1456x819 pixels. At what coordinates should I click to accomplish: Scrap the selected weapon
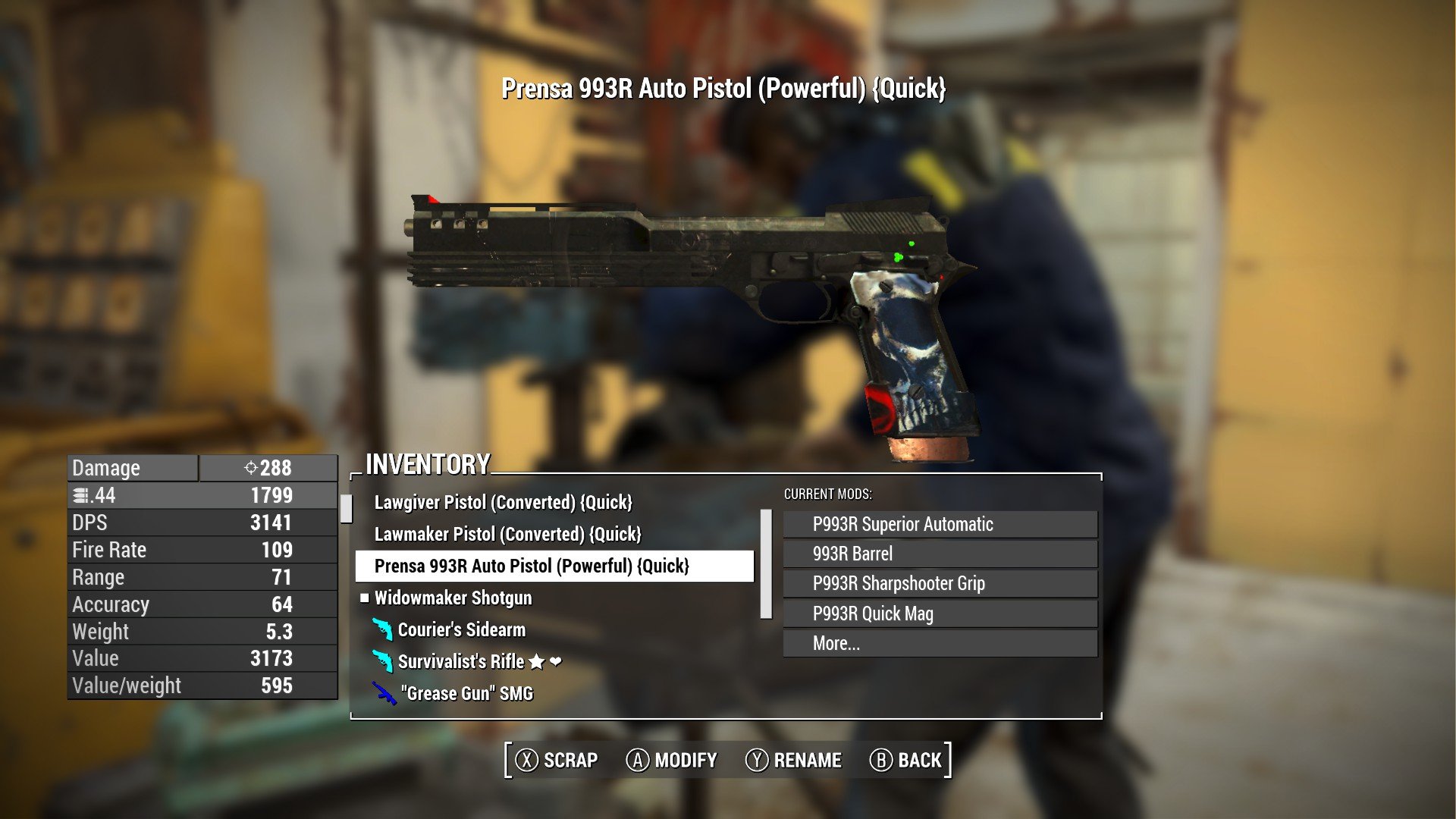coord(557,760)
